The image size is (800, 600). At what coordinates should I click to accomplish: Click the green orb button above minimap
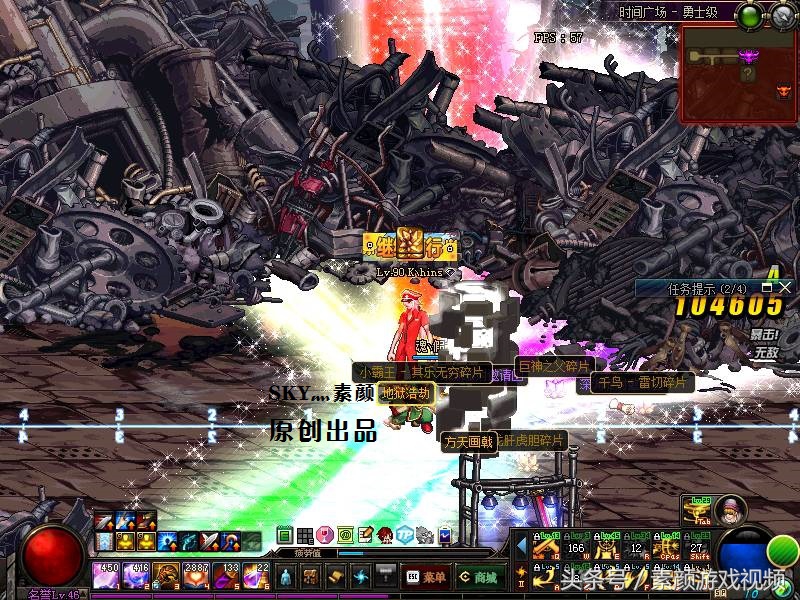click(x=749, y=15)
